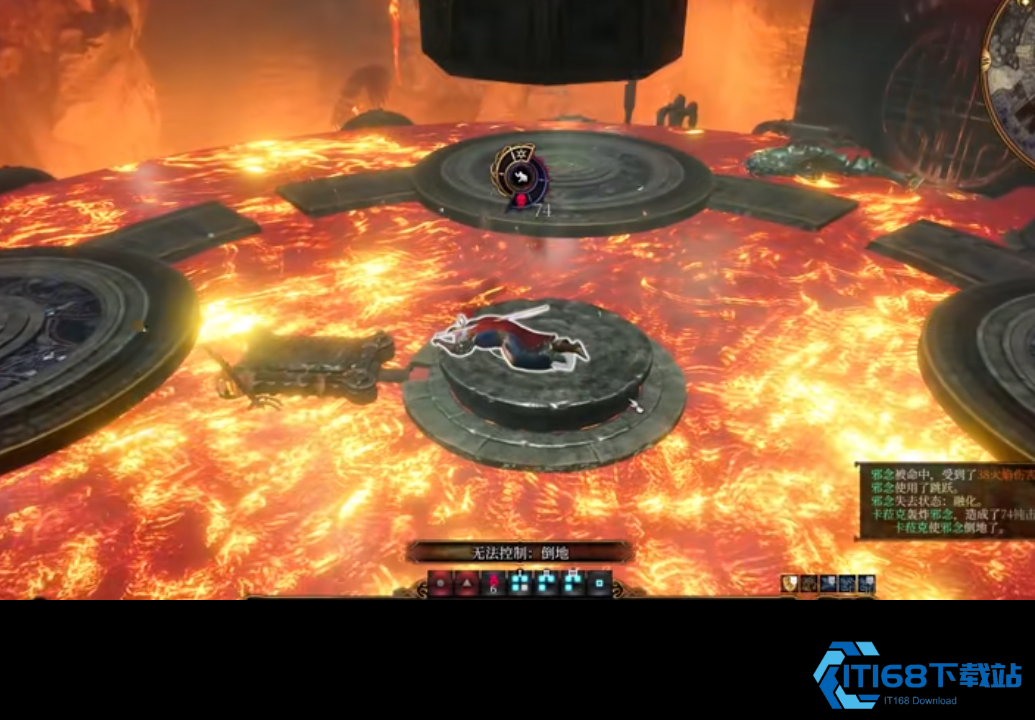Open the circular minimap
The height and width of the screenshot is (720, 1035).
pyautogui.click(x=1012, y=75)
